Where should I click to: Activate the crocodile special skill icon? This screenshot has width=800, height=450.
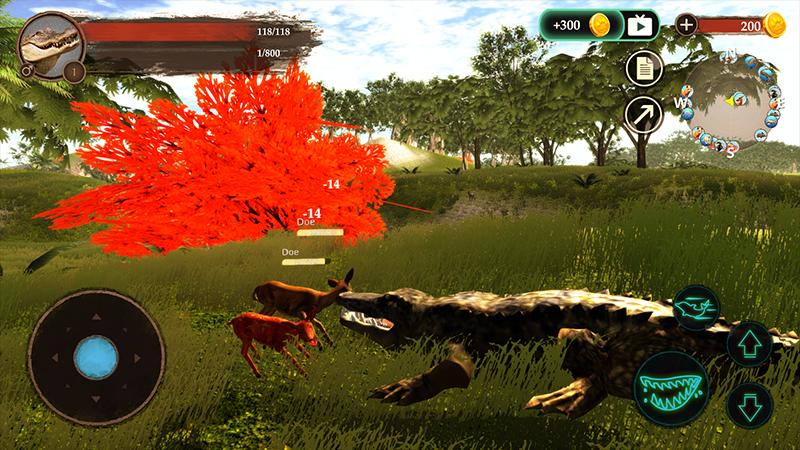coord(696,306)
